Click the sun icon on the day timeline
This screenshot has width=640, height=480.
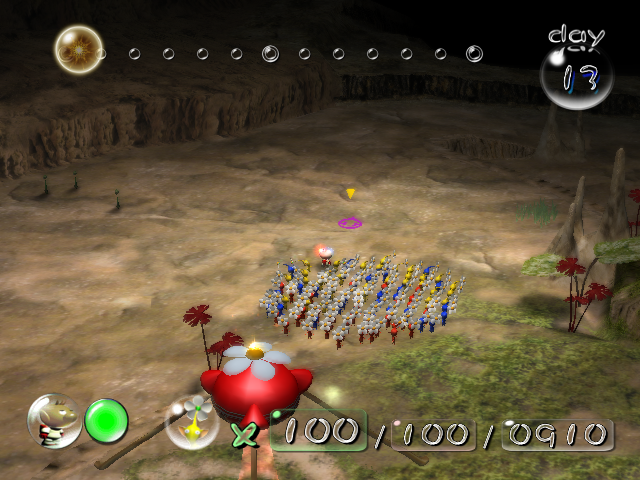(x=77, y=47)
